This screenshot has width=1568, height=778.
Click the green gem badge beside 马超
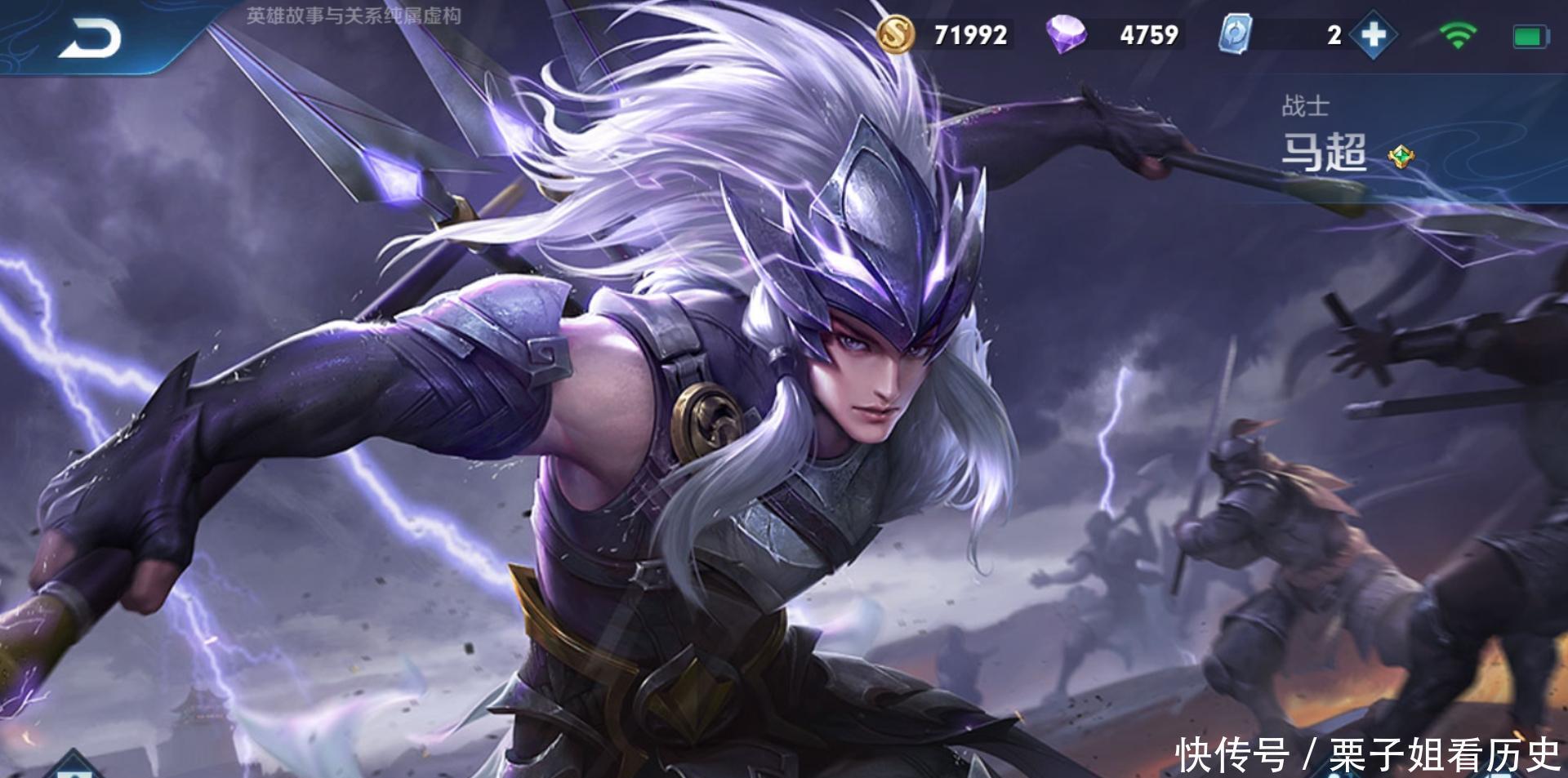tap(1401, 155)
